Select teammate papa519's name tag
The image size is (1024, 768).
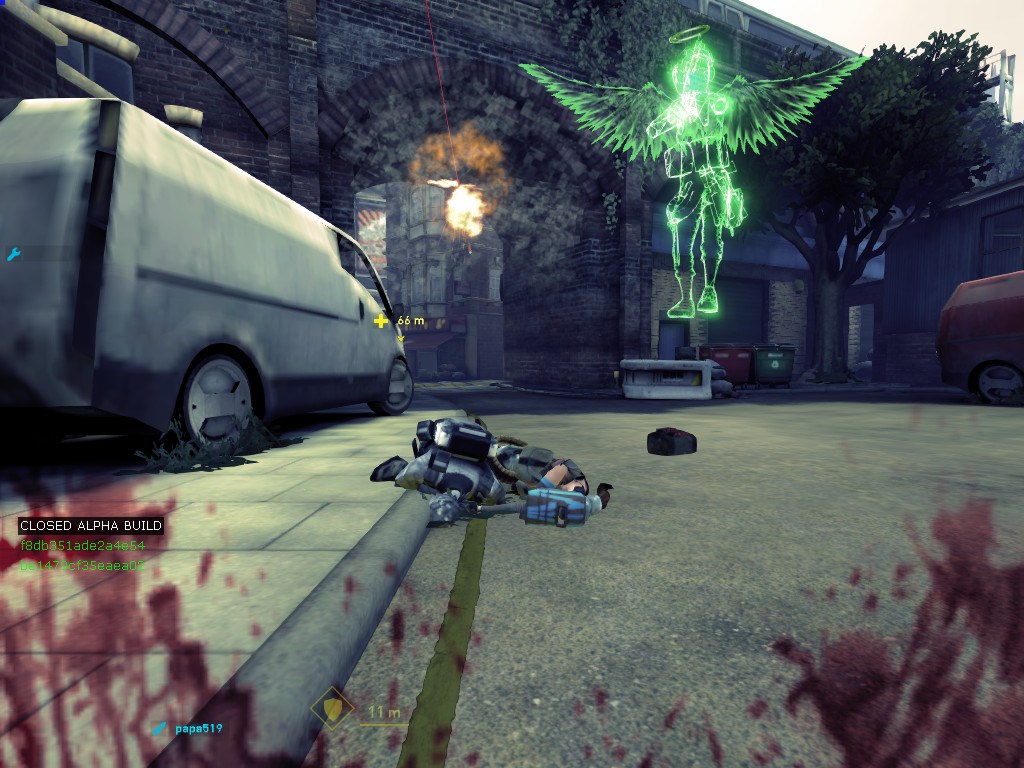point(197,728)
